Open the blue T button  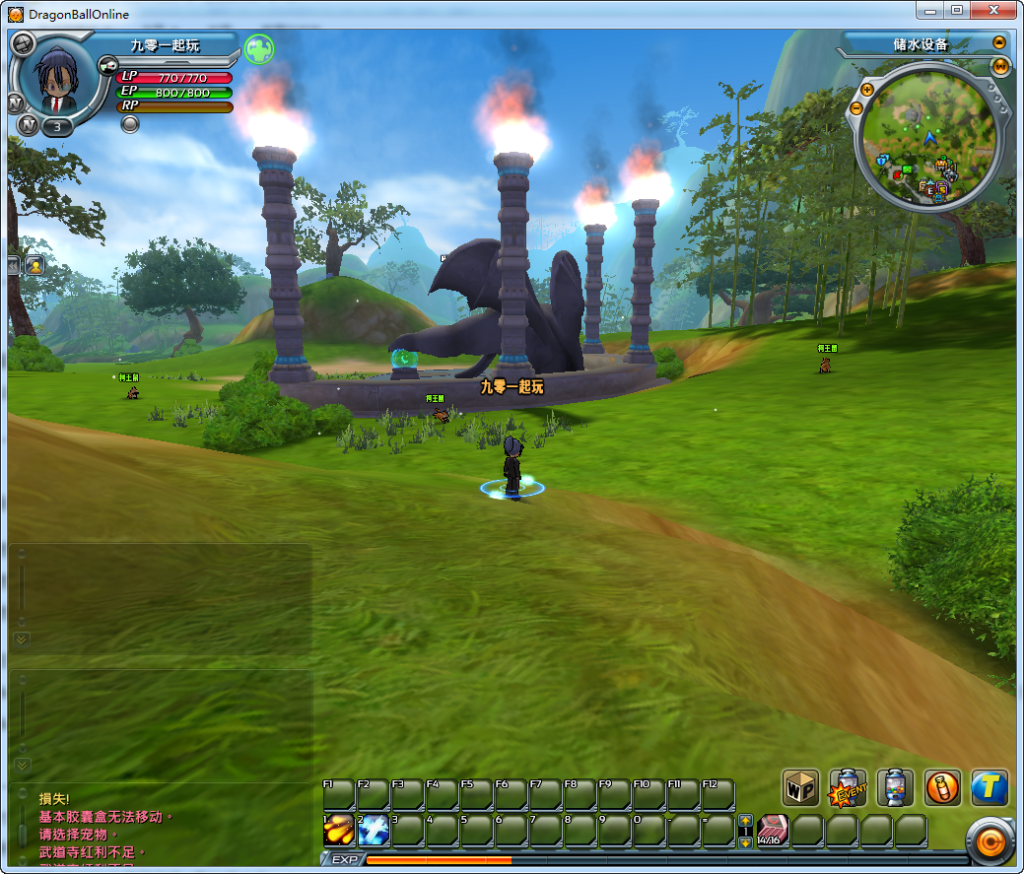pos(989,787)
